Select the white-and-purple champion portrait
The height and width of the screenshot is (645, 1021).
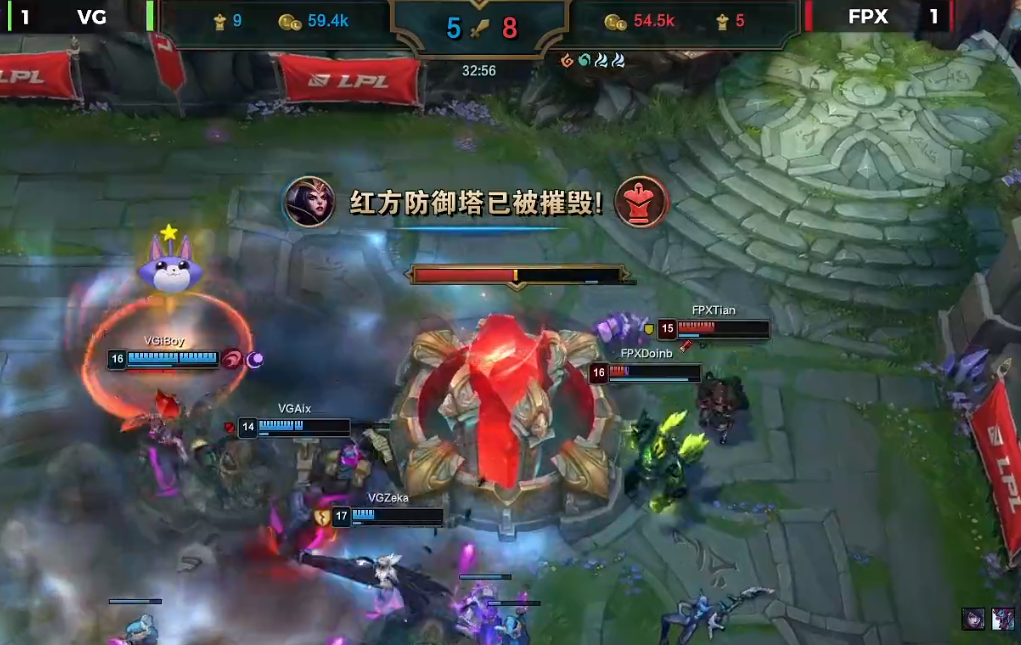pyautogui.click(x=1003, y=618)
